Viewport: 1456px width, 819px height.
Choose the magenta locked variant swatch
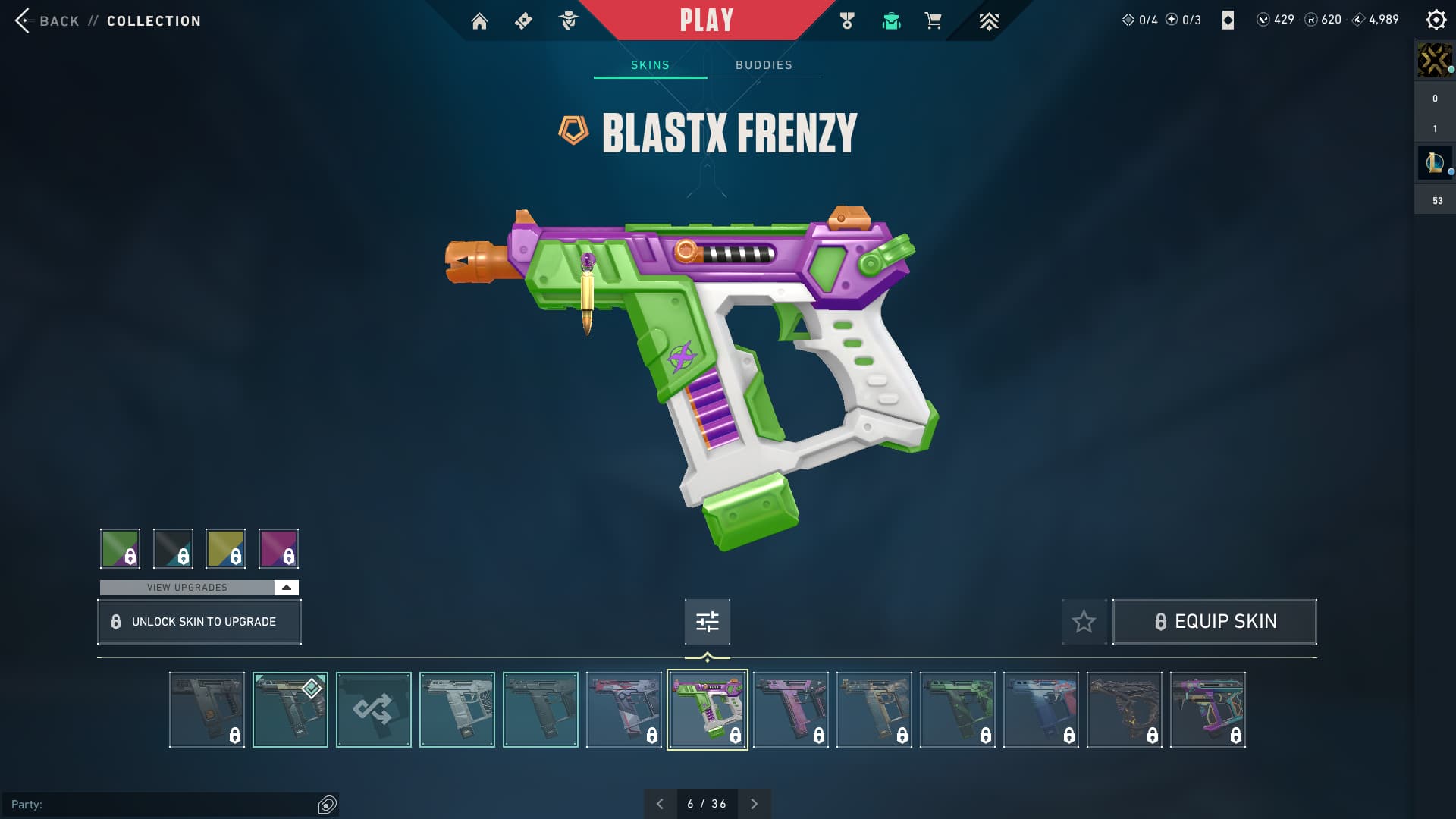[278, 548]
